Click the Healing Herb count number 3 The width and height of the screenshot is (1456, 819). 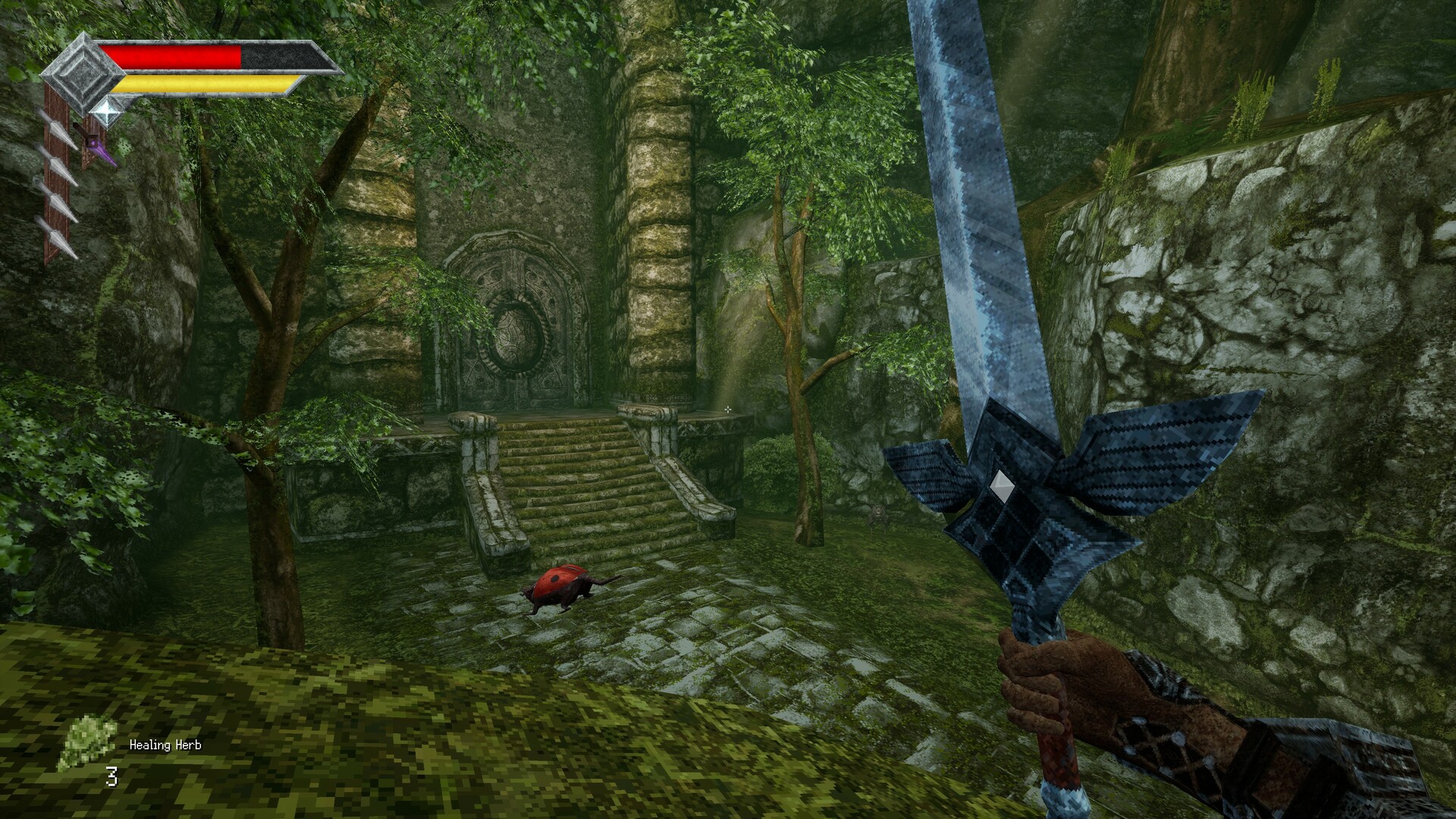pos(111,776)
